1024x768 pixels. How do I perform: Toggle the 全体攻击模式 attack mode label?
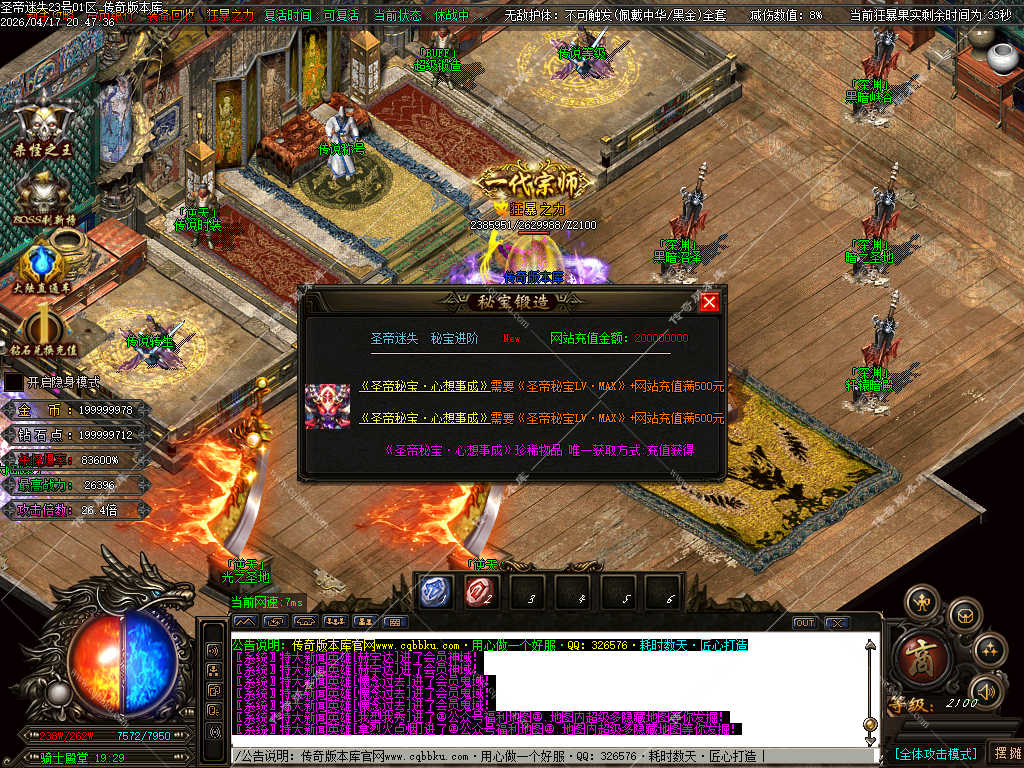coord(936,753)
